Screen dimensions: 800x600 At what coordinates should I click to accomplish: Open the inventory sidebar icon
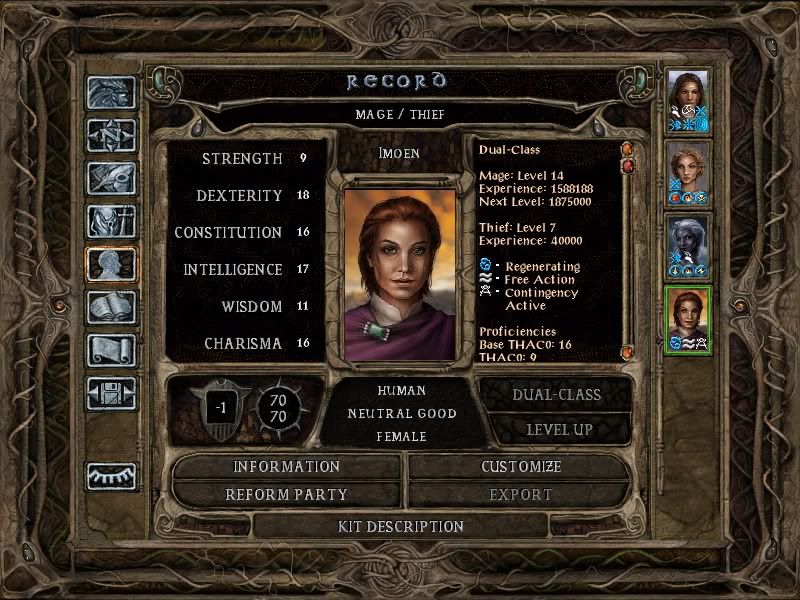111,221
